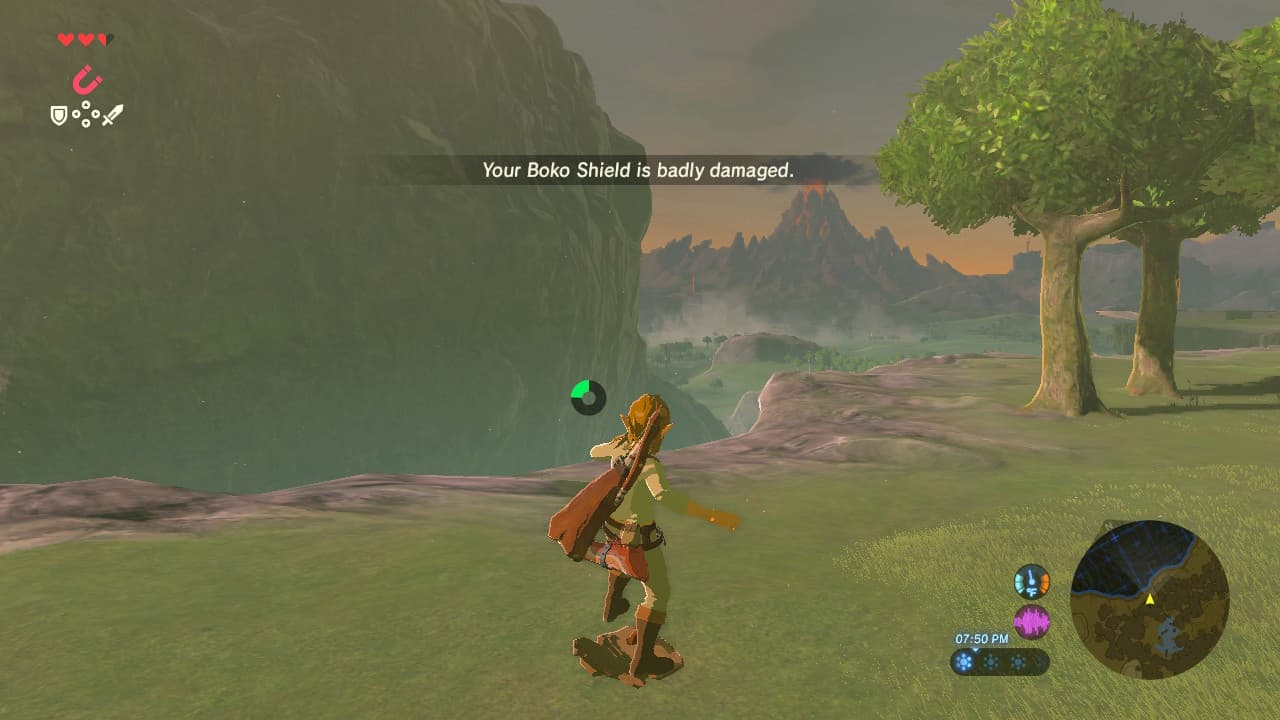Click the third partially-filled heart
Viewport: 1280px width, 720px height.
[104, 40]
